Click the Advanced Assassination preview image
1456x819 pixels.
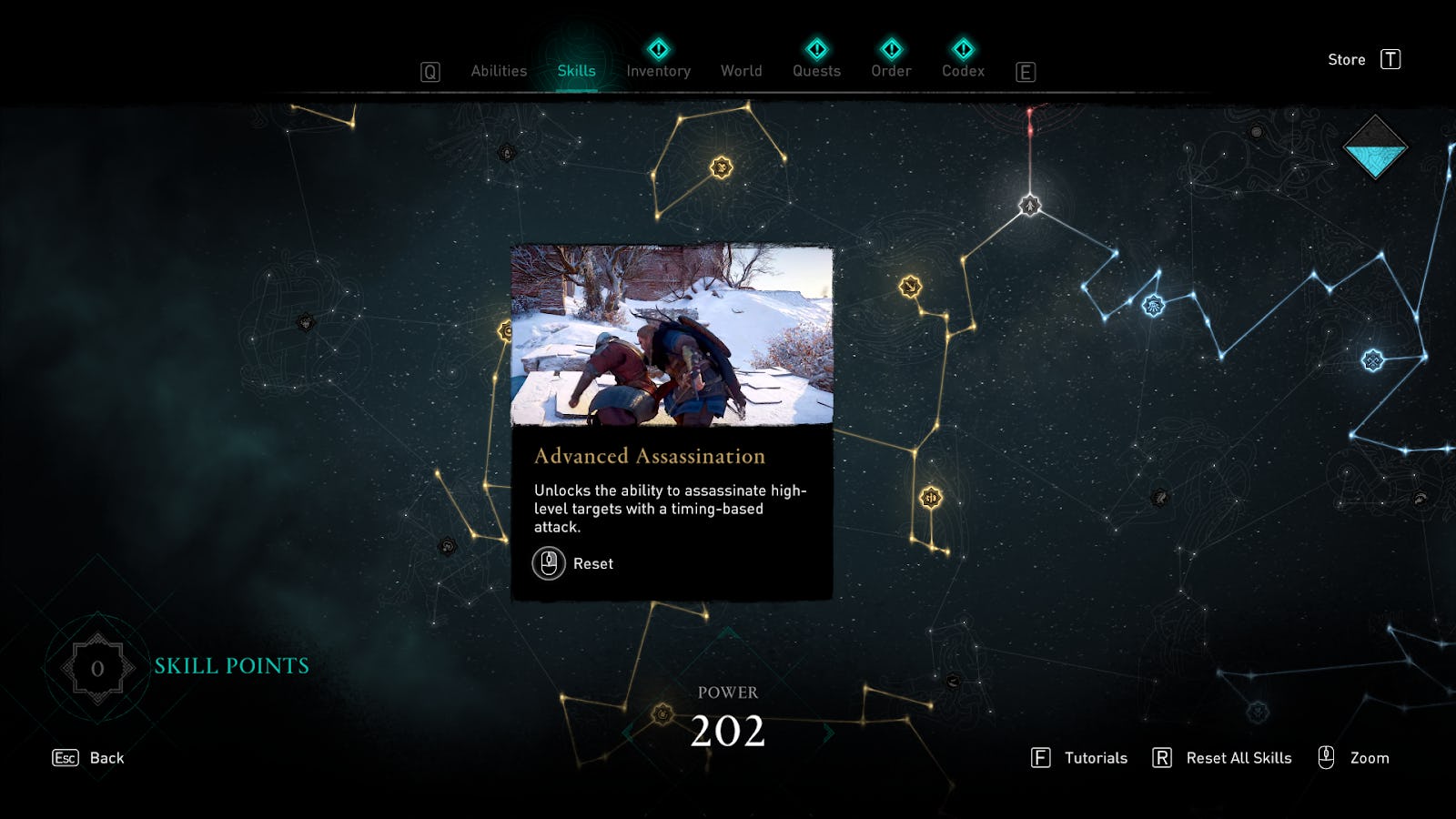point(673,337)
